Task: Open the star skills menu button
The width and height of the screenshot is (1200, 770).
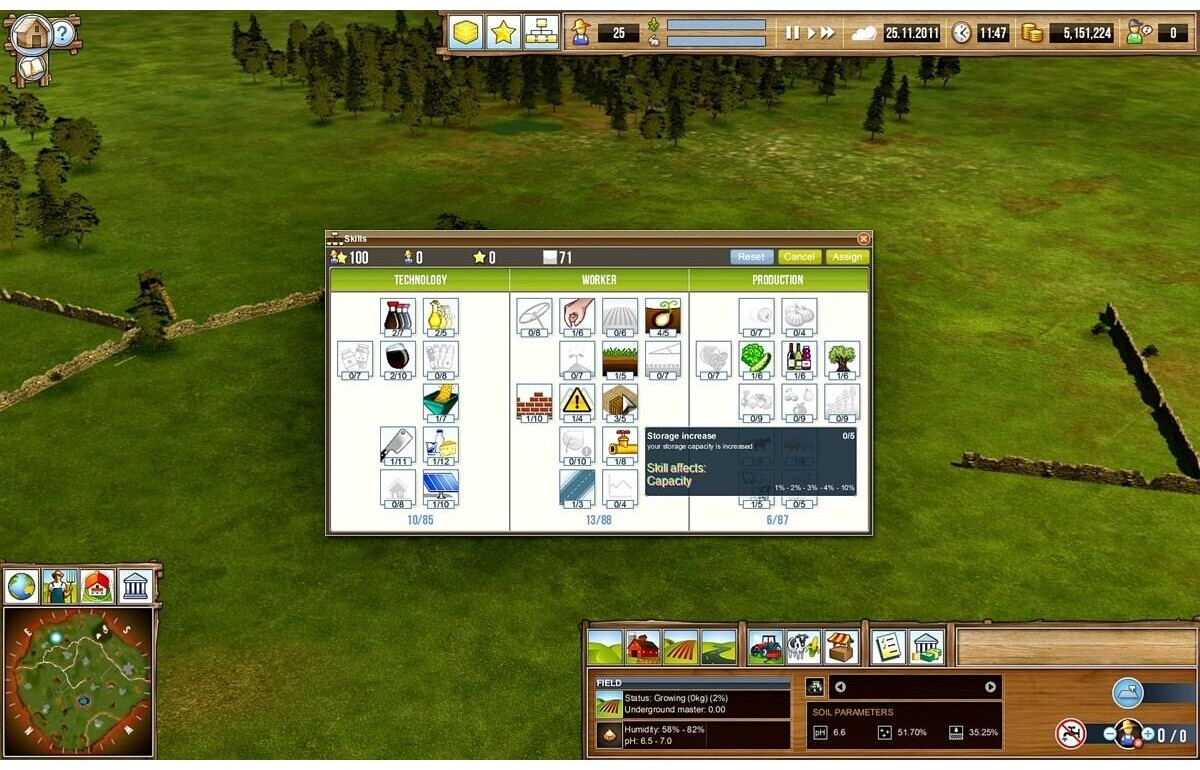Action: pos(503,32)
